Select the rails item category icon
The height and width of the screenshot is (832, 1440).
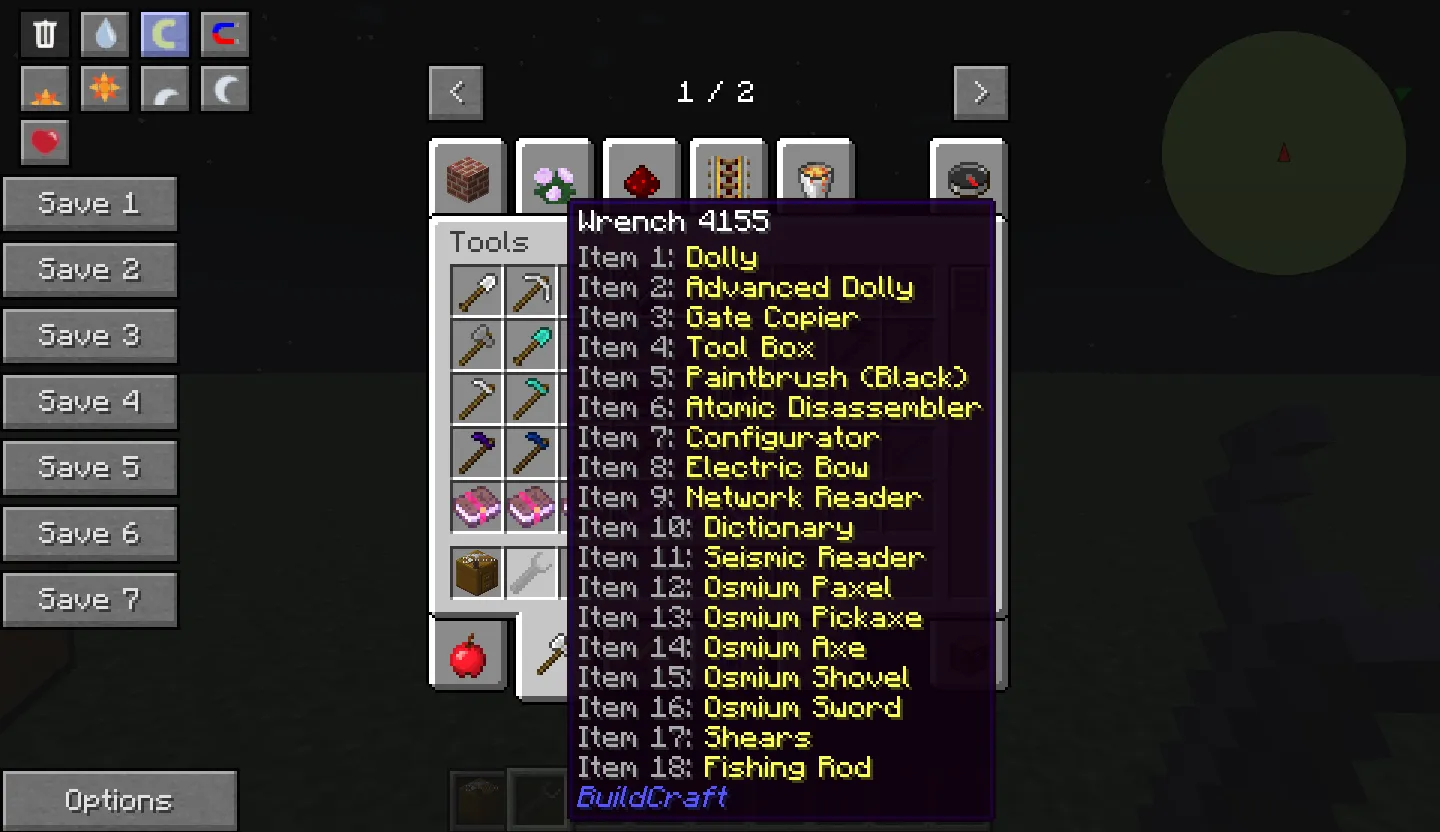728,176
